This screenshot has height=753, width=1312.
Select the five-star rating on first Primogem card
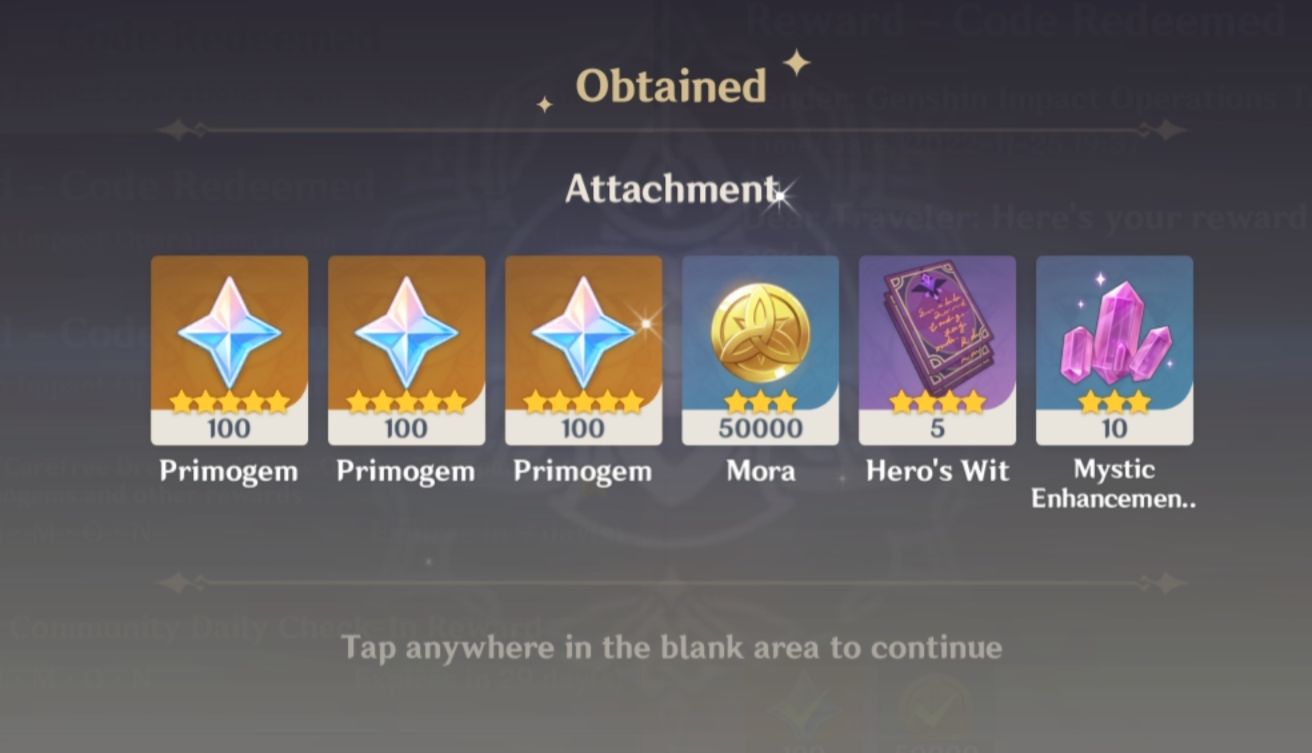pyautogui.click(x=227, y=400)
